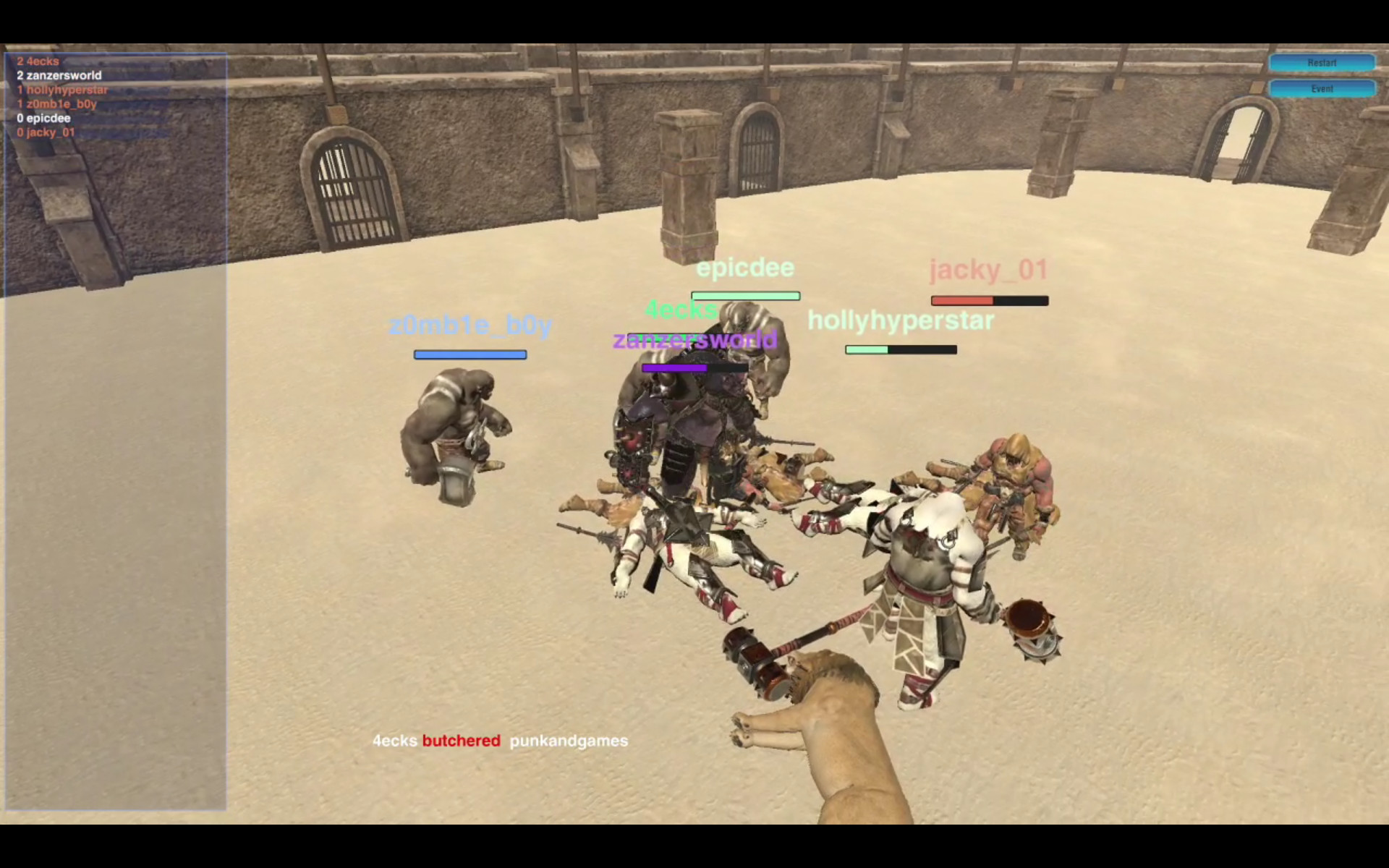Click jacky_01 at the bottom of the scoreboard
This screenshot has height=868, width=1389.
[x=46, y=132]
